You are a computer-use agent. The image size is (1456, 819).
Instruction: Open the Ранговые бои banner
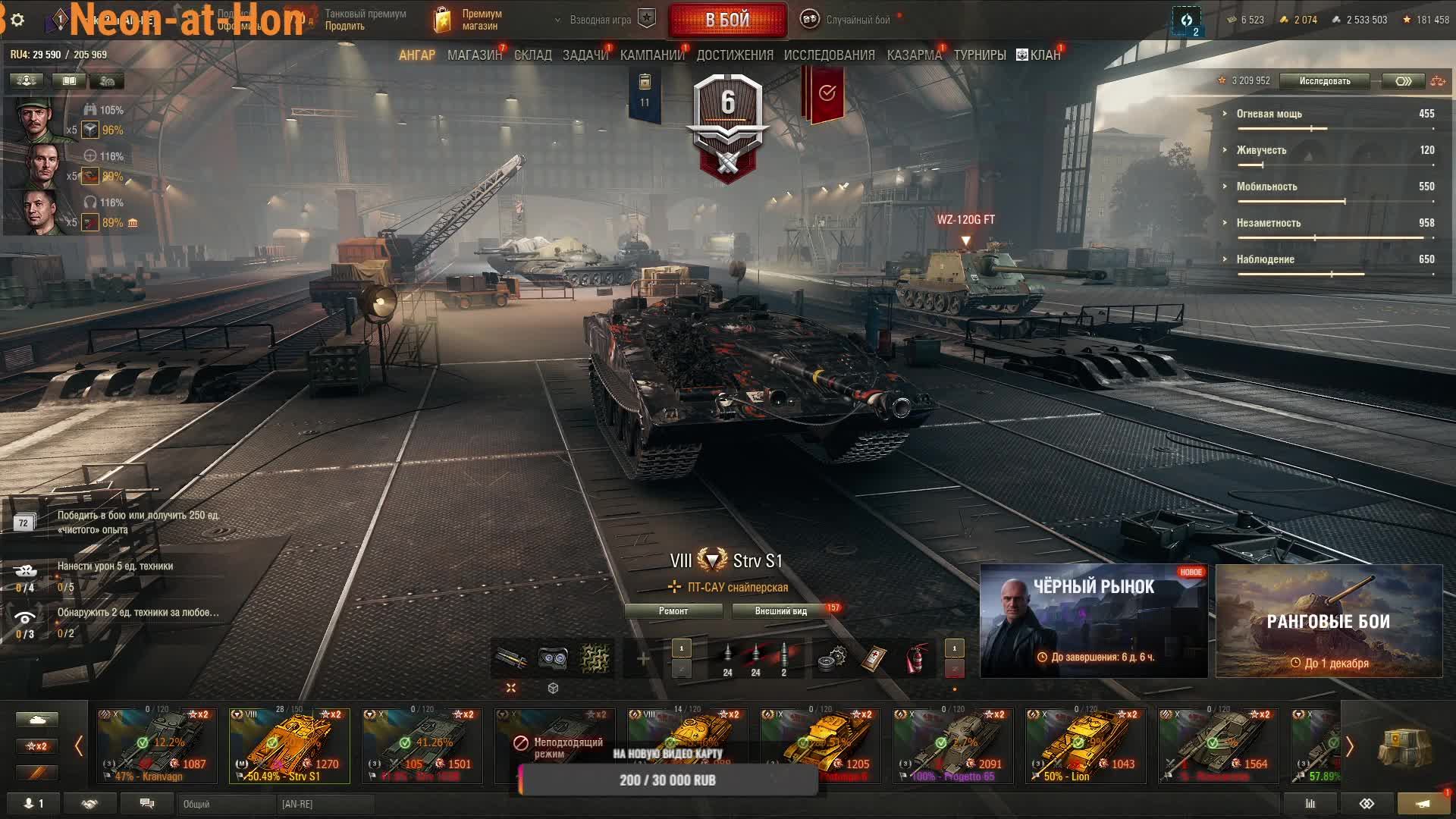(1329, 621)
